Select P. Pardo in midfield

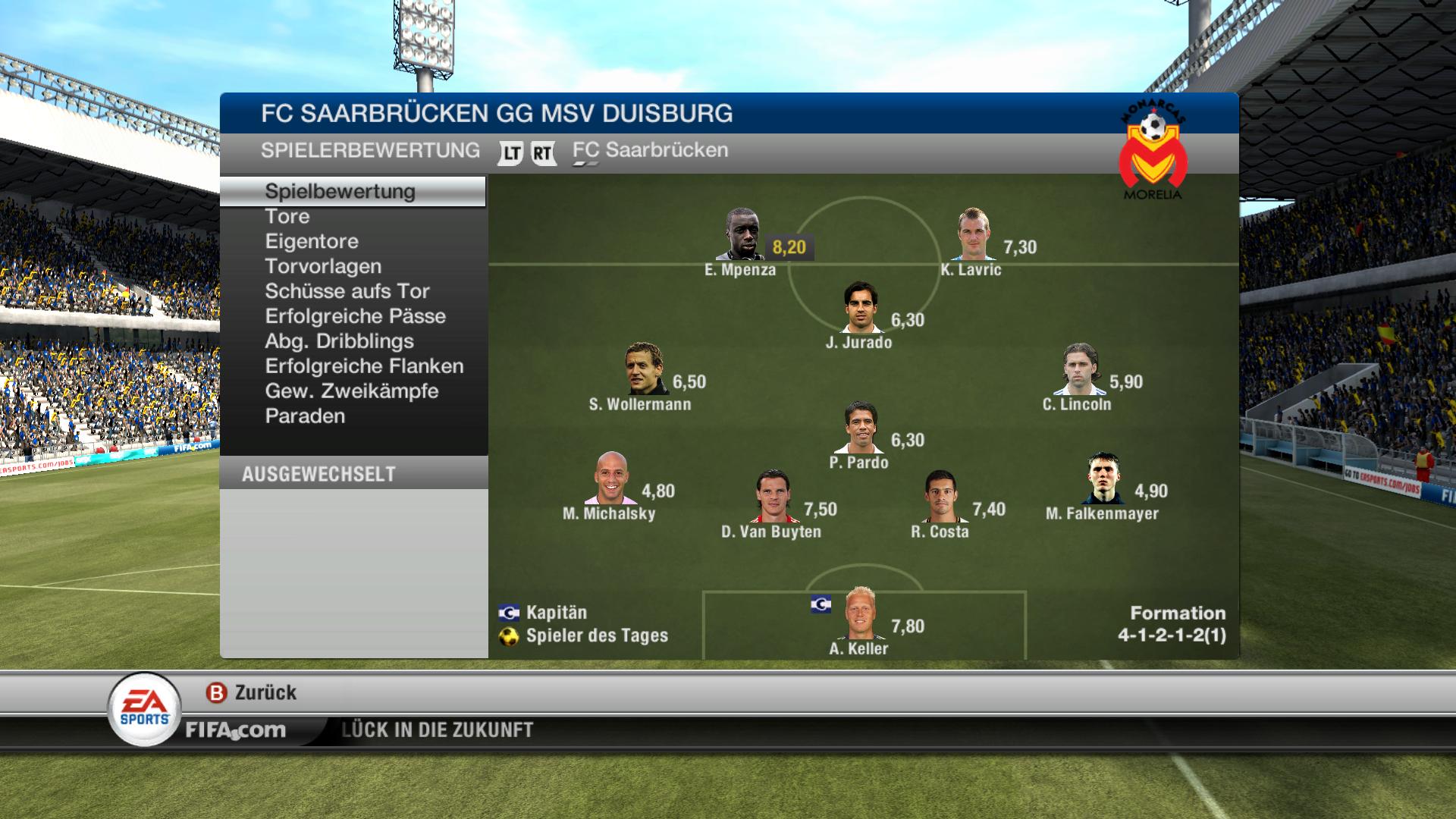click(x=861, y=428)
